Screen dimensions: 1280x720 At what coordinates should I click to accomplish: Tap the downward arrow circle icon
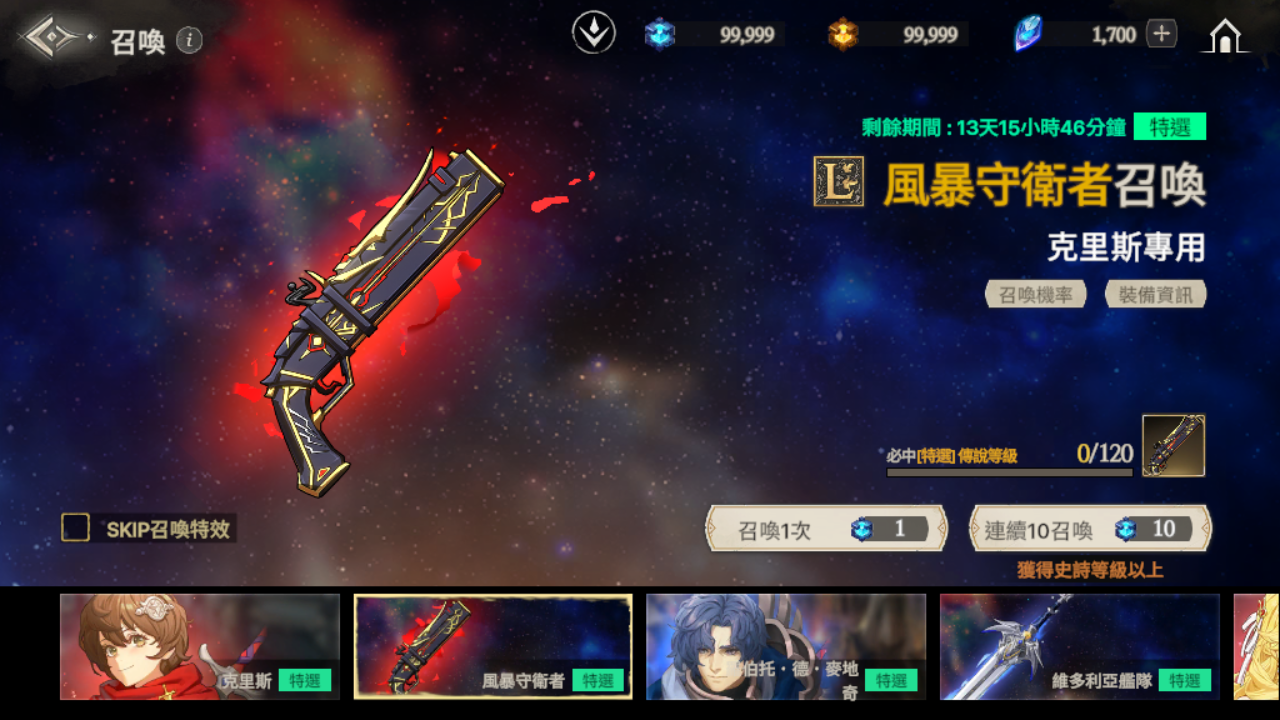(593, 34)
